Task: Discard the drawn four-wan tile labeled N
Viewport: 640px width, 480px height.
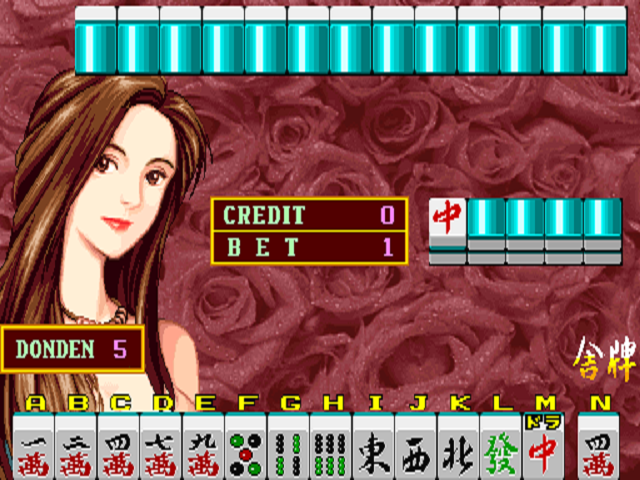Action: tap(599, 448)
